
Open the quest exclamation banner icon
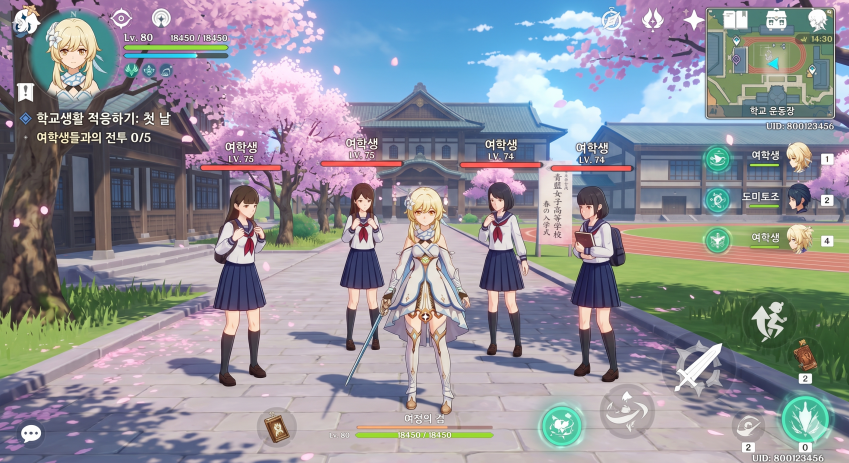[25, 92]
